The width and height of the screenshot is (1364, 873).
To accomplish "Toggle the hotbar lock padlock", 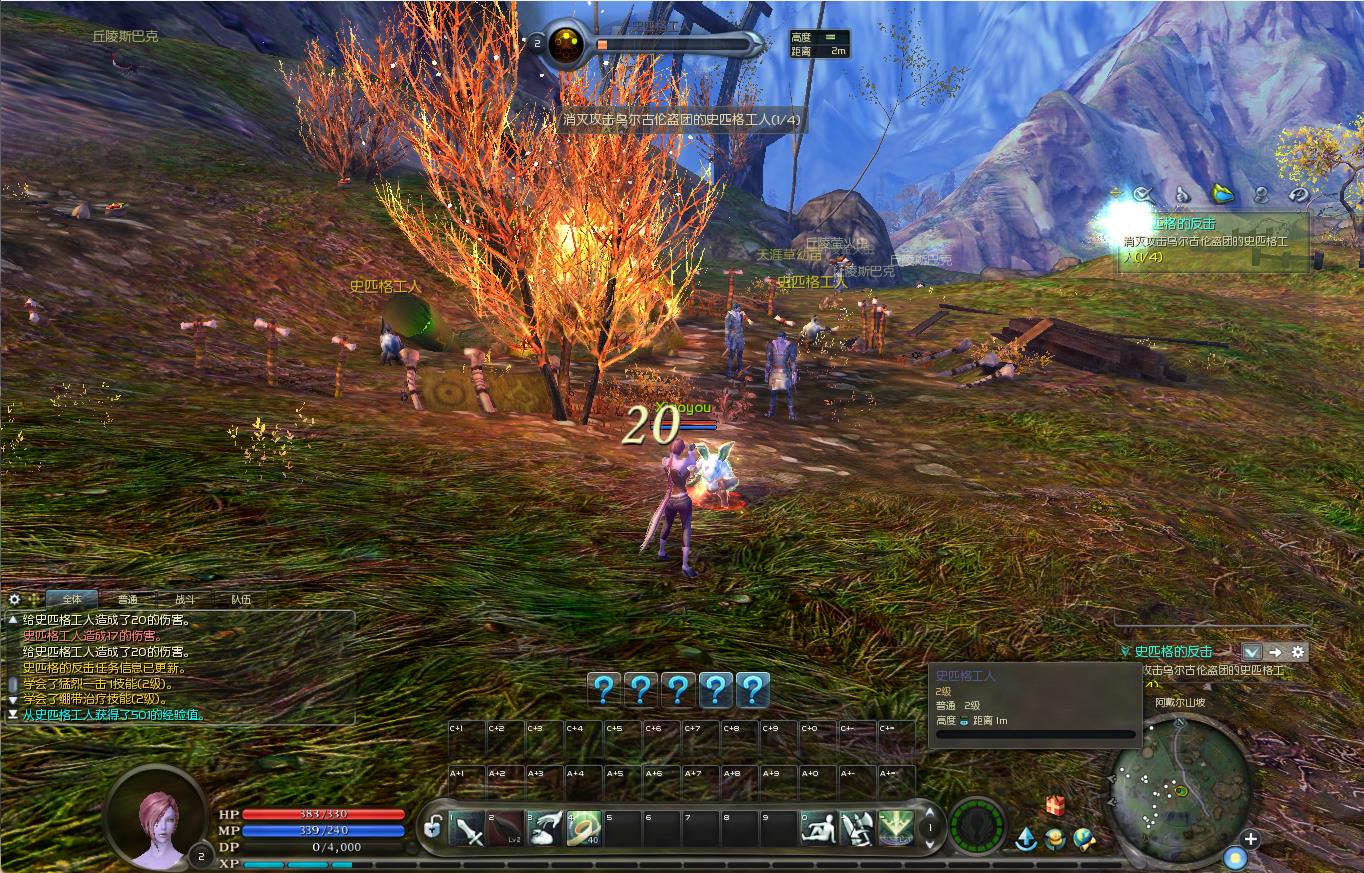I will (433, 828).
